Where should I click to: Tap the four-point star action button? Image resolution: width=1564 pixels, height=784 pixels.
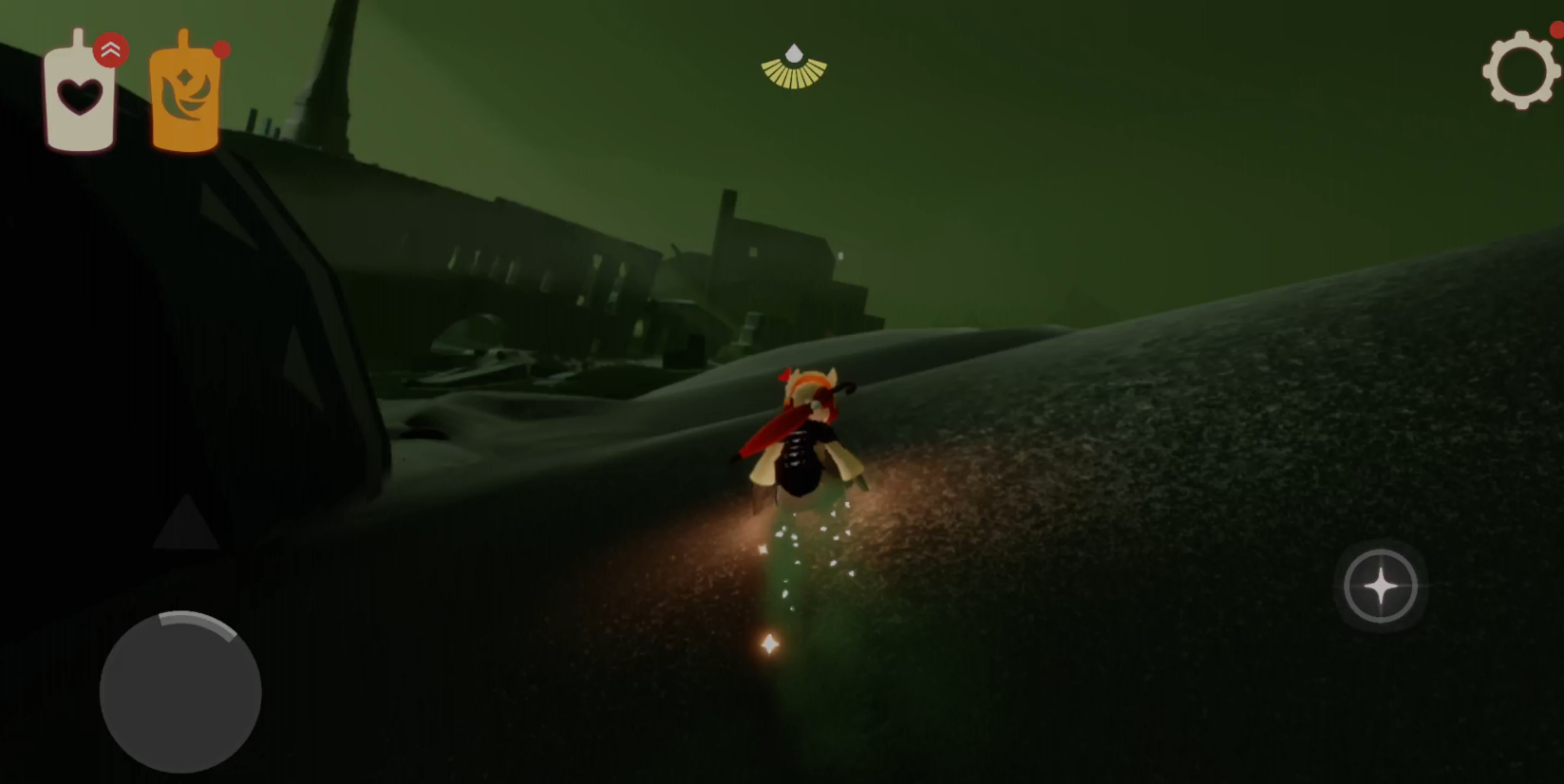(1380, 587)
